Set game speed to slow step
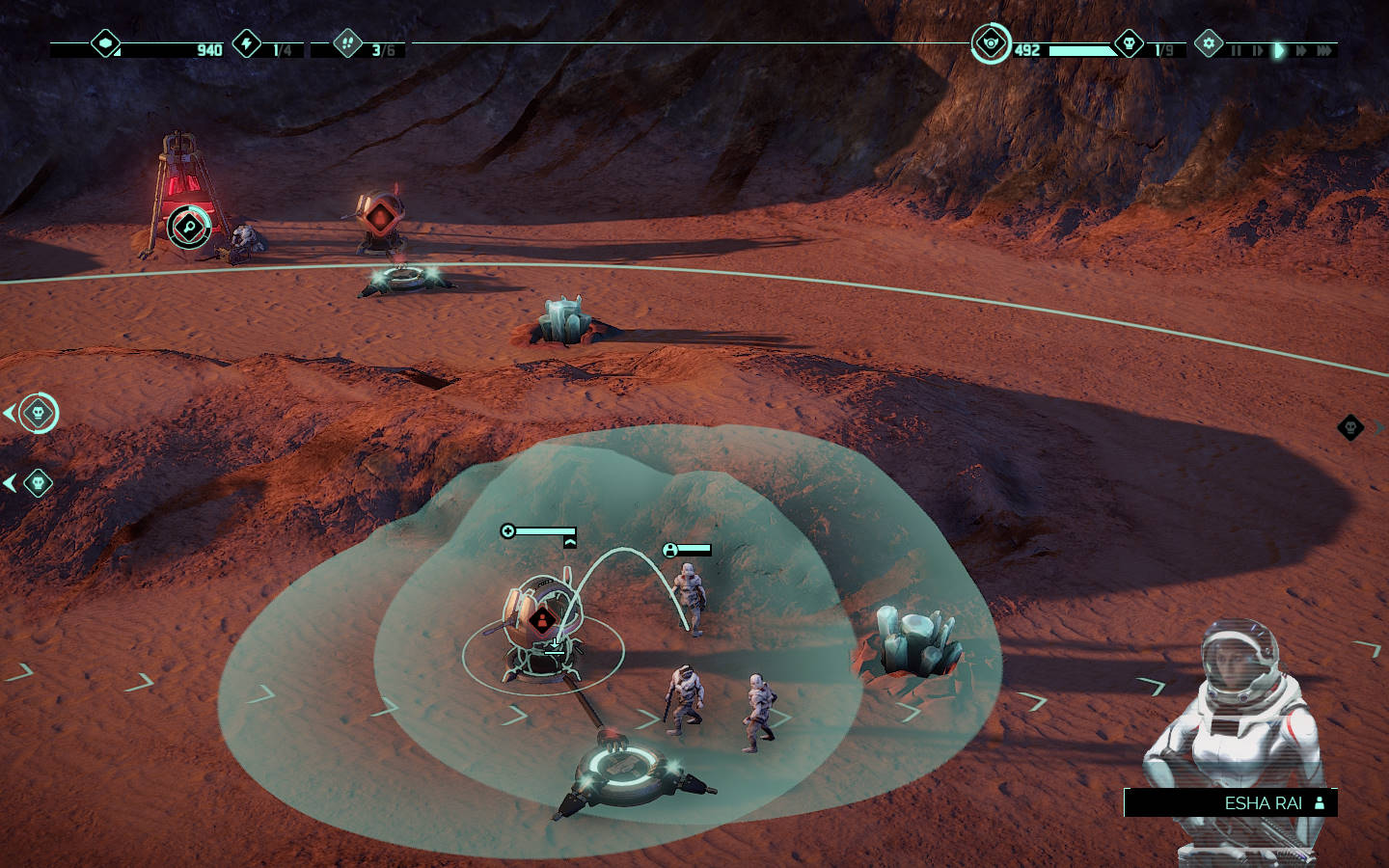 click(1257, 50)
